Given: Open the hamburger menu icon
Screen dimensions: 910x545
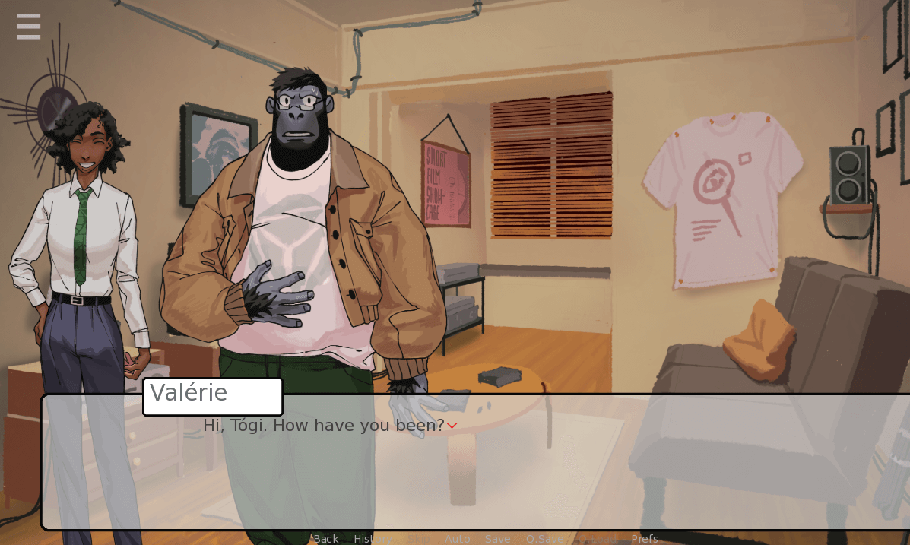Looking at the screenshot, I should pyautogui.click(x=28, y=27).
